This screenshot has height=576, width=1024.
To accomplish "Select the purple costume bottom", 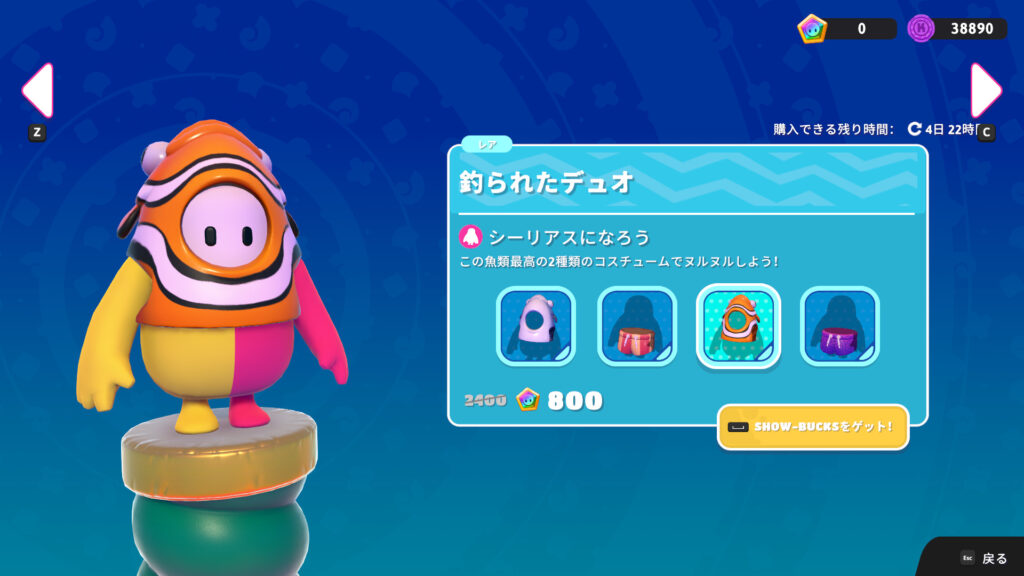I will tap(840, 326).
